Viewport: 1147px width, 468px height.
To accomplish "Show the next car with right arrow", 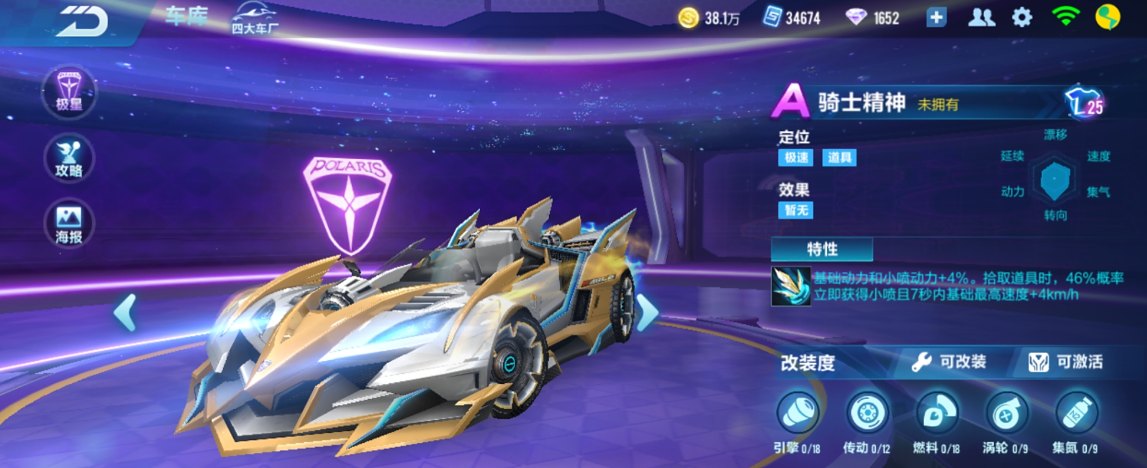I will (x=647, y=312).
